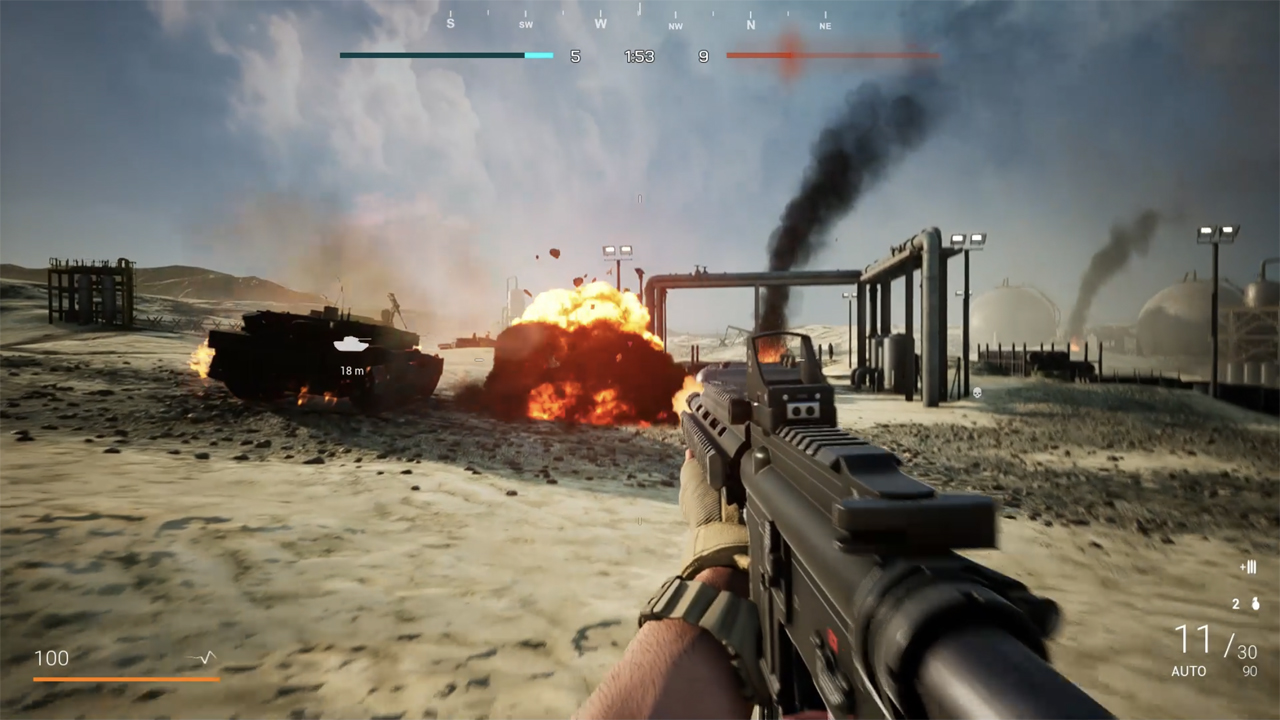
Task: Click the orange health bar
Action: (x=125, y=677)
